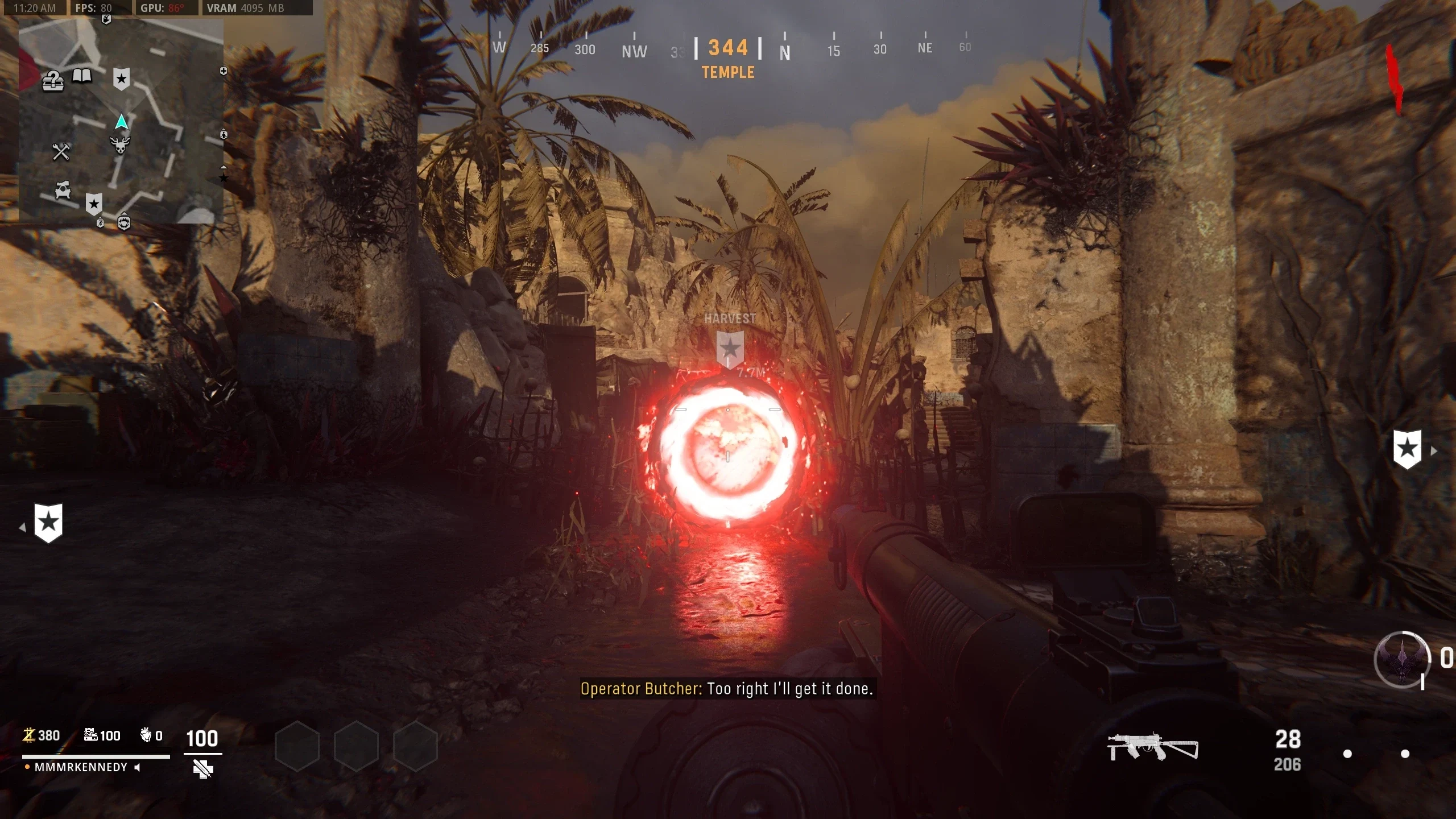
Task: Select the crossed wrench and hammer marker
Action: [61, 151]
